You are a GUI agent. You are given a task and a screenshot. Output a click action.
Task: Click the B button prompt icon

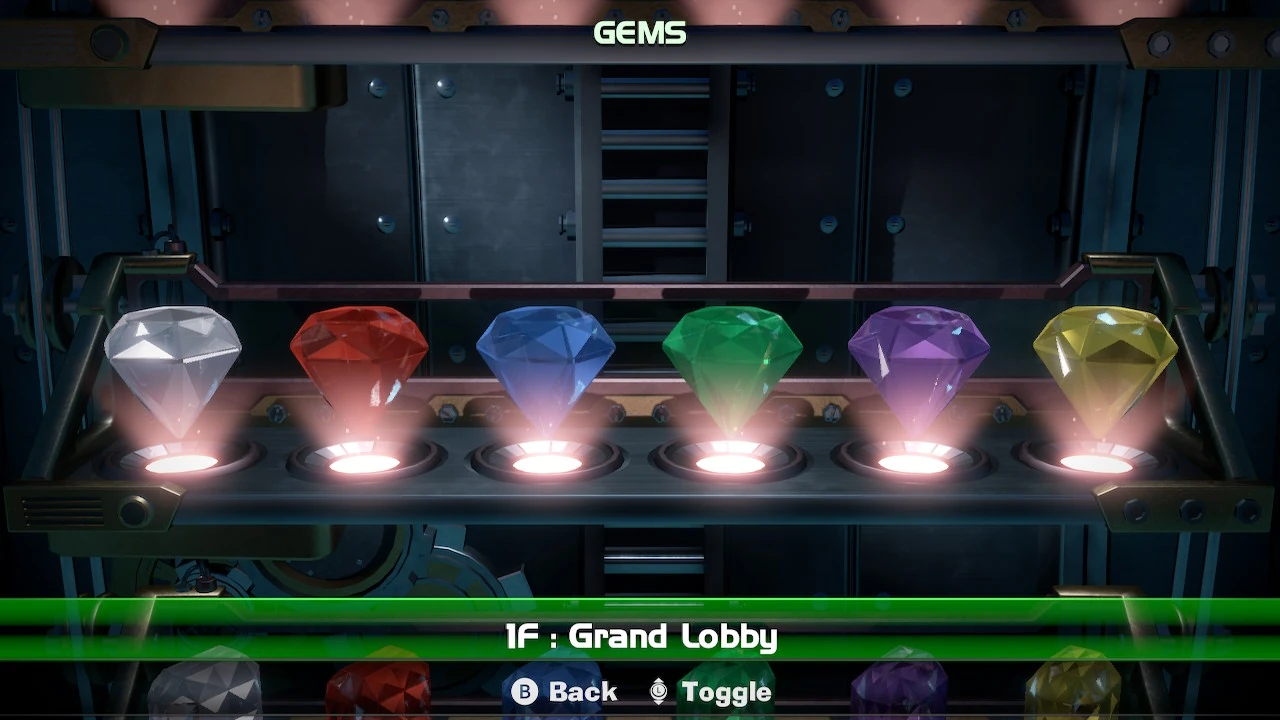click(x=525, y=691)
